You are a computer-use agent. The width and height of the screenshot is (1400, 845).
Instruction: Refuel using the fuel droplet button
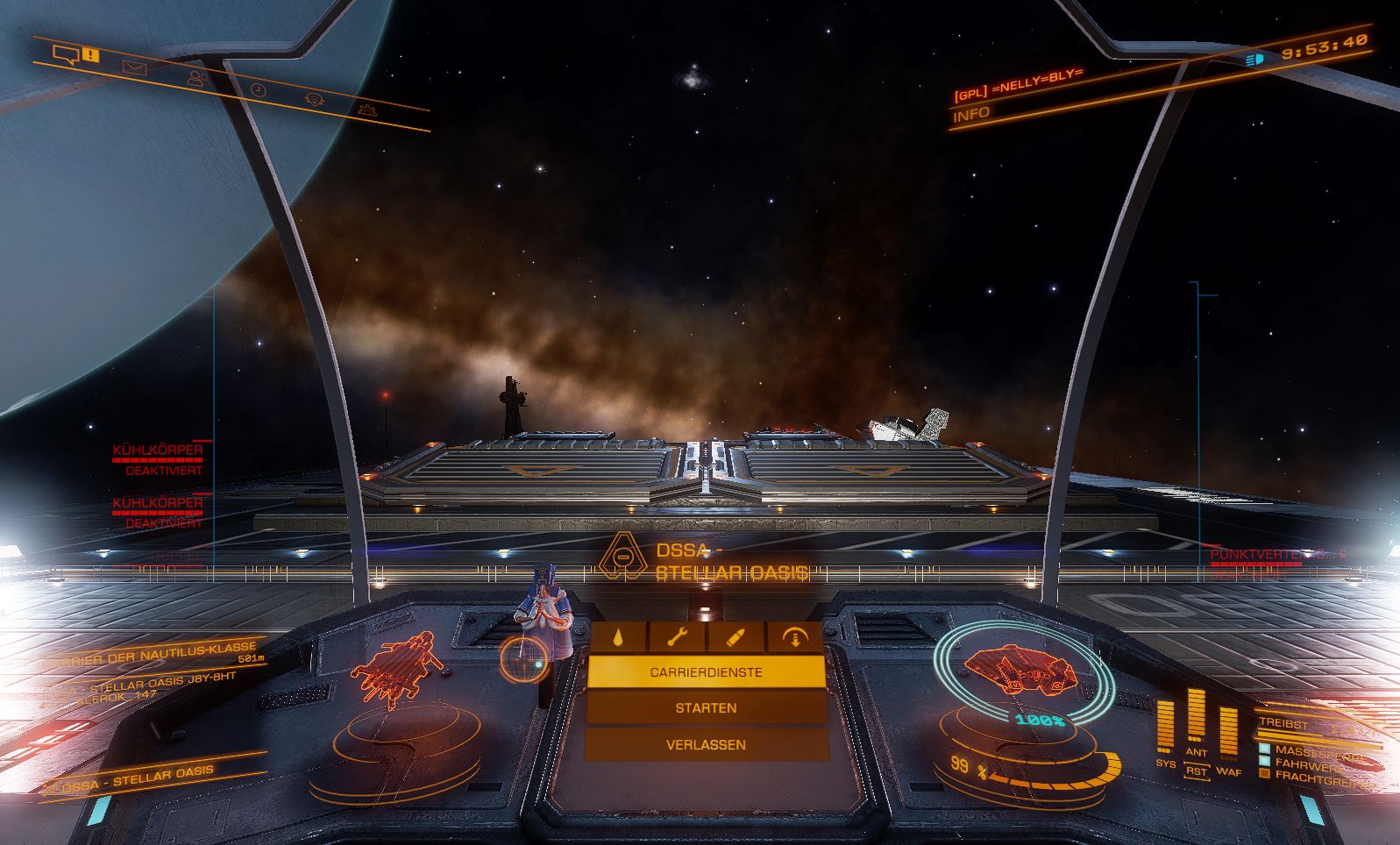618,637
